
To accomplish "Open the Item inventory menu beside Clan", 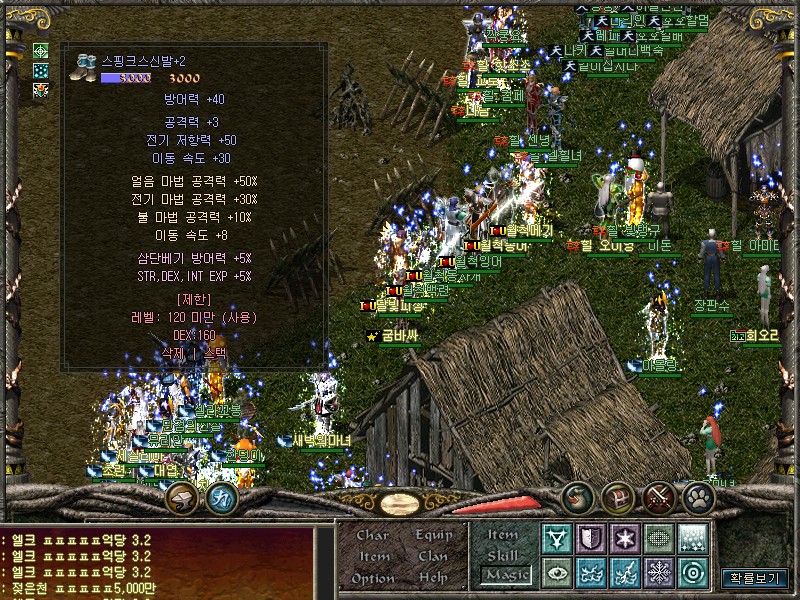I will 373,556.
